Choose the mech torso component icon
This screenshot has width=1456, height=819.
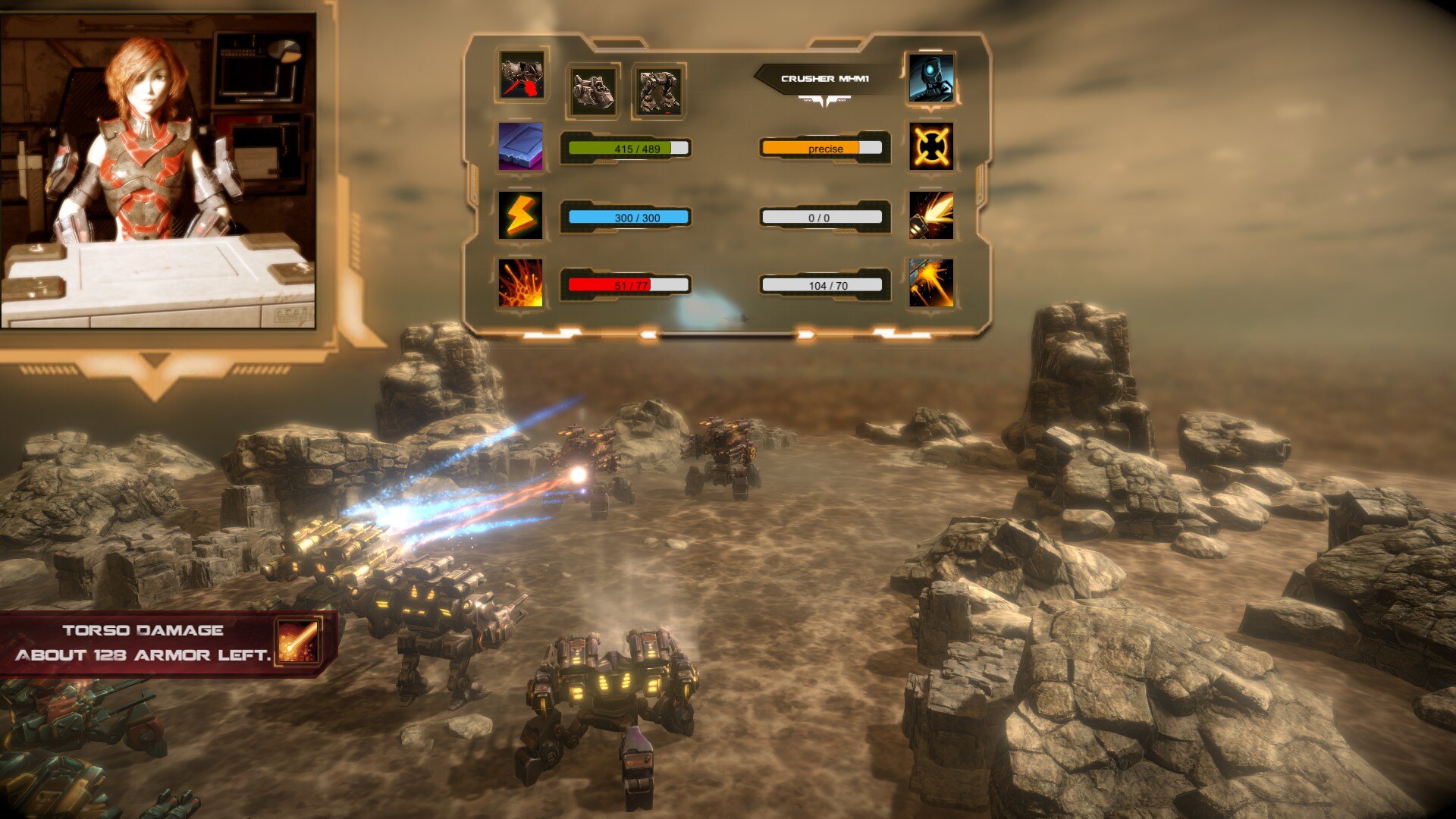pos(593,91)
